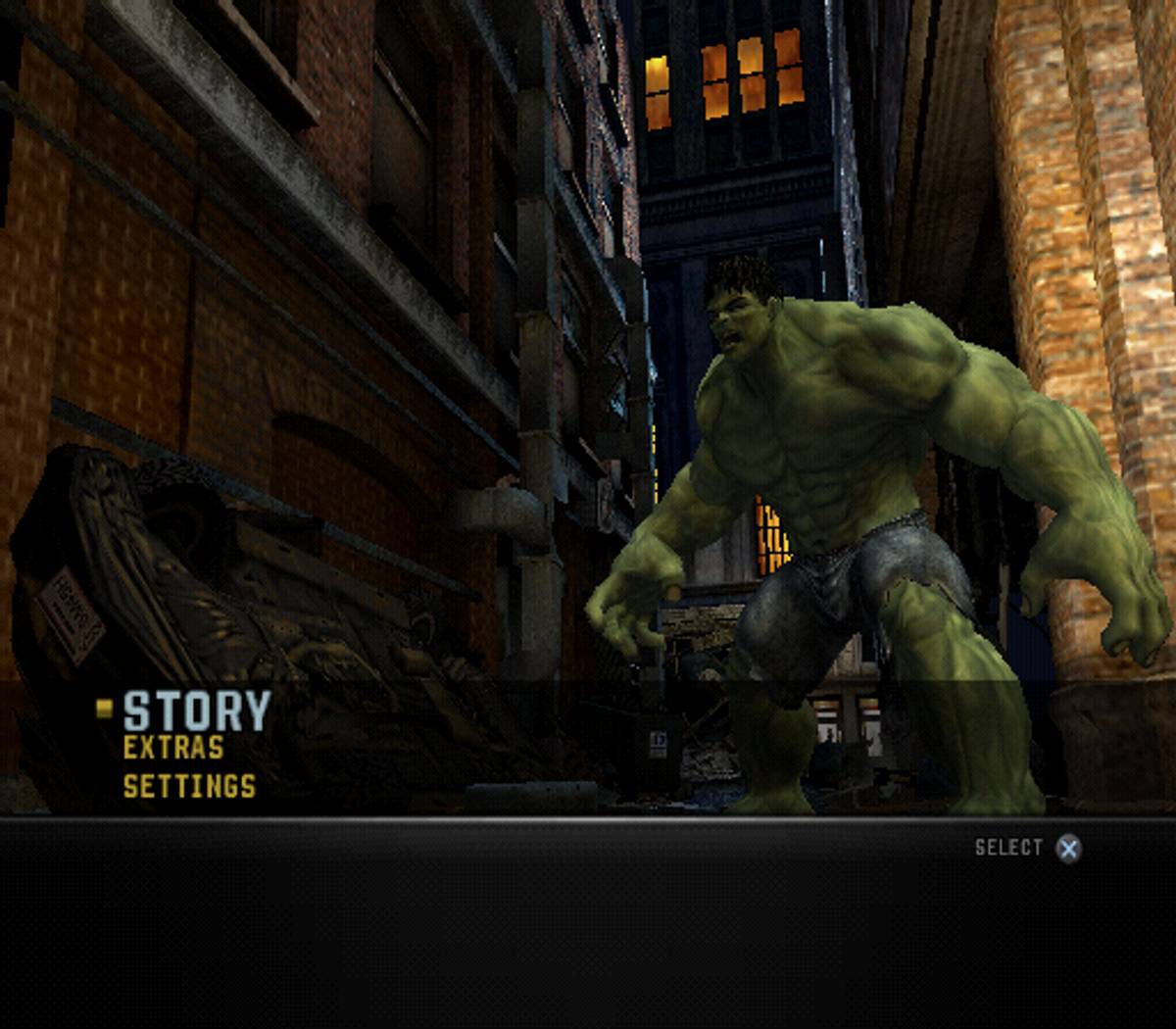Image resolution: width=1176 pixels, height=1029 pixels.
Task: Go to the Settings menu
Action: [x=189, y=786]
